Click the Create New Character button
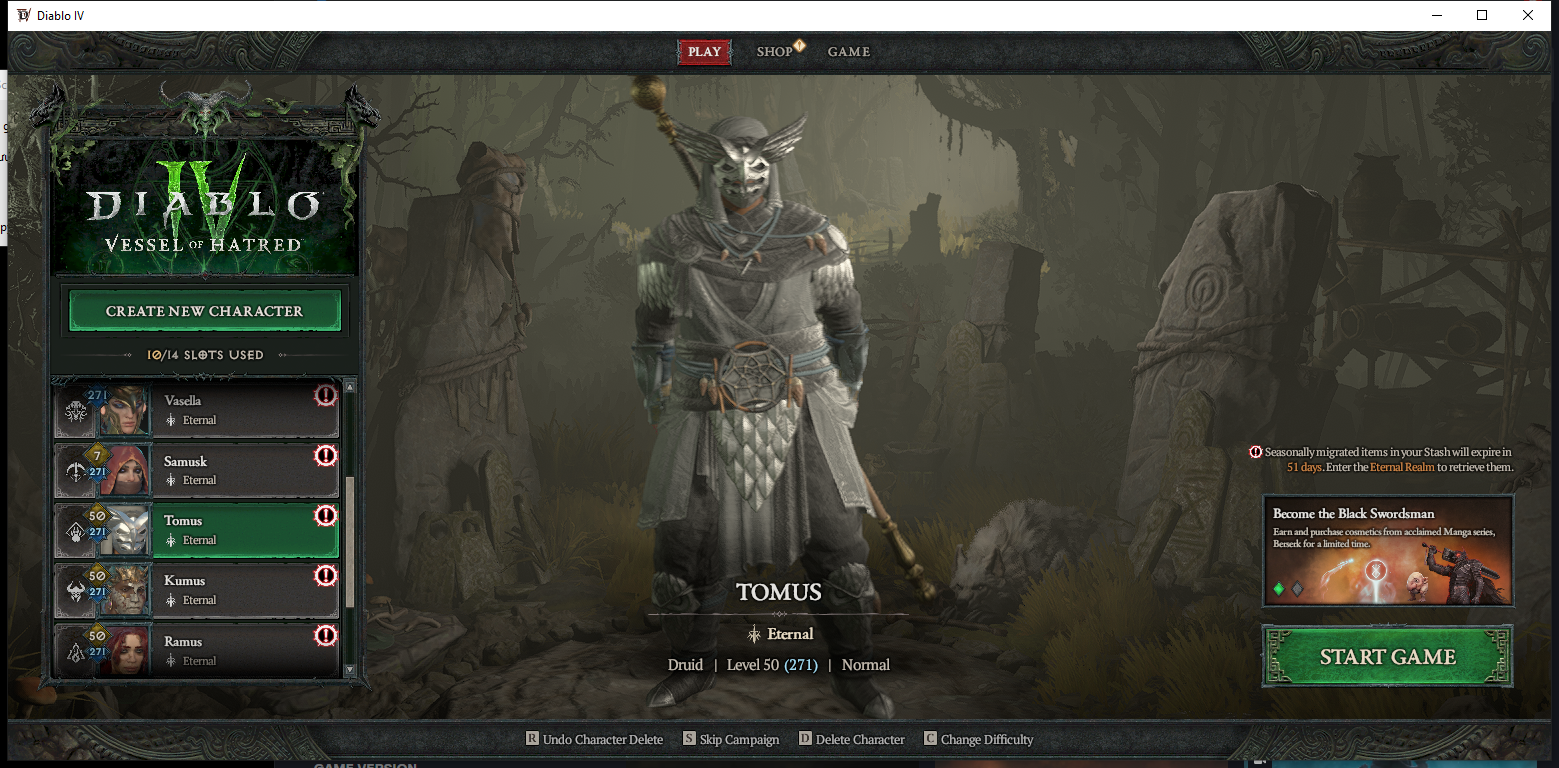 click(204, 311)
